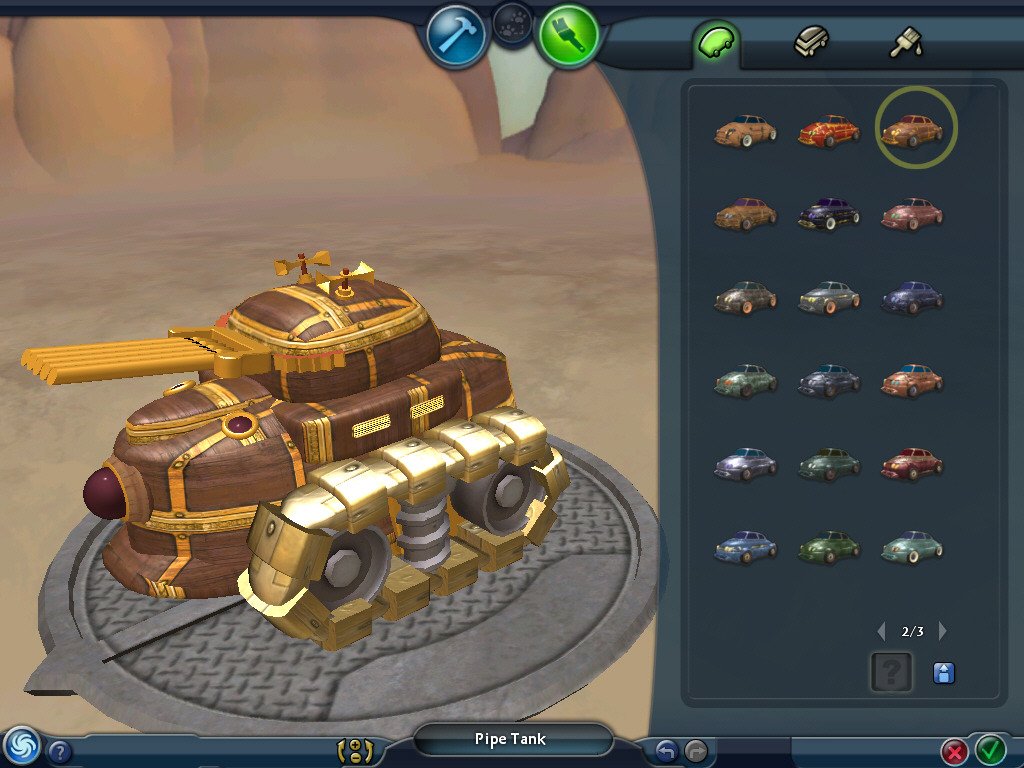The width and height of the screenshot is (1024, 768).
Task: Accept the vehicle with the green checkmark
Action: pyautogui.click(x=990, y=748)
